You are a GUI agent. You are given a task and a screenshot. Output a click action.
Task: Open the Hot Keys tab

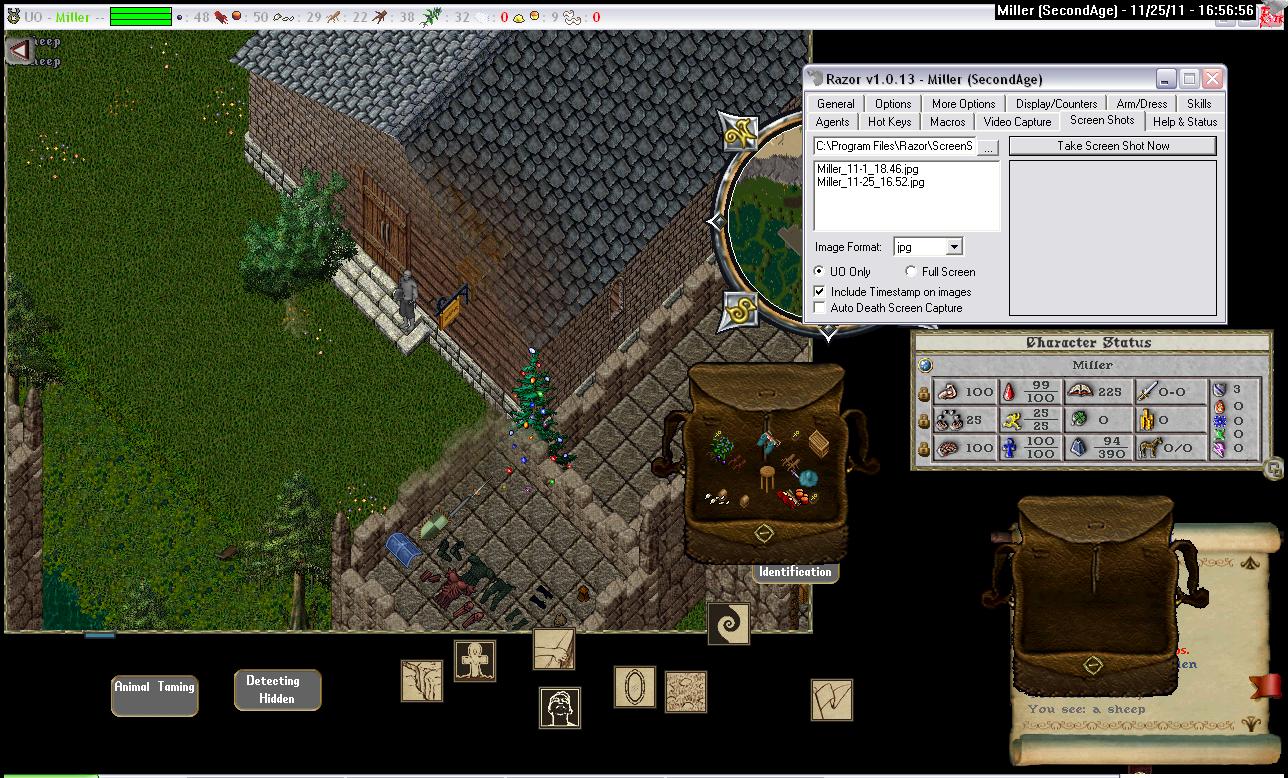click(x=889, y=122)
